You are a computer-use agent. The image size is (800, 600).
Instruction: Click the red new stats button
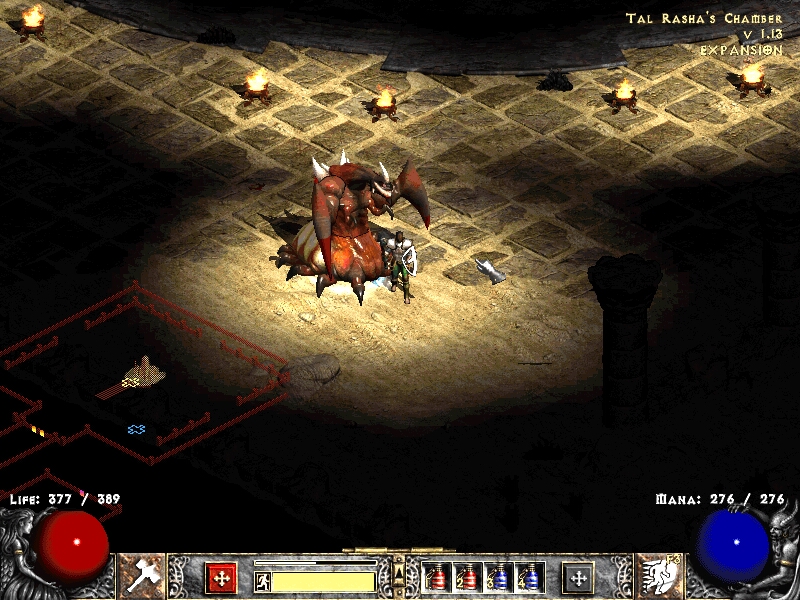[221, 578]
